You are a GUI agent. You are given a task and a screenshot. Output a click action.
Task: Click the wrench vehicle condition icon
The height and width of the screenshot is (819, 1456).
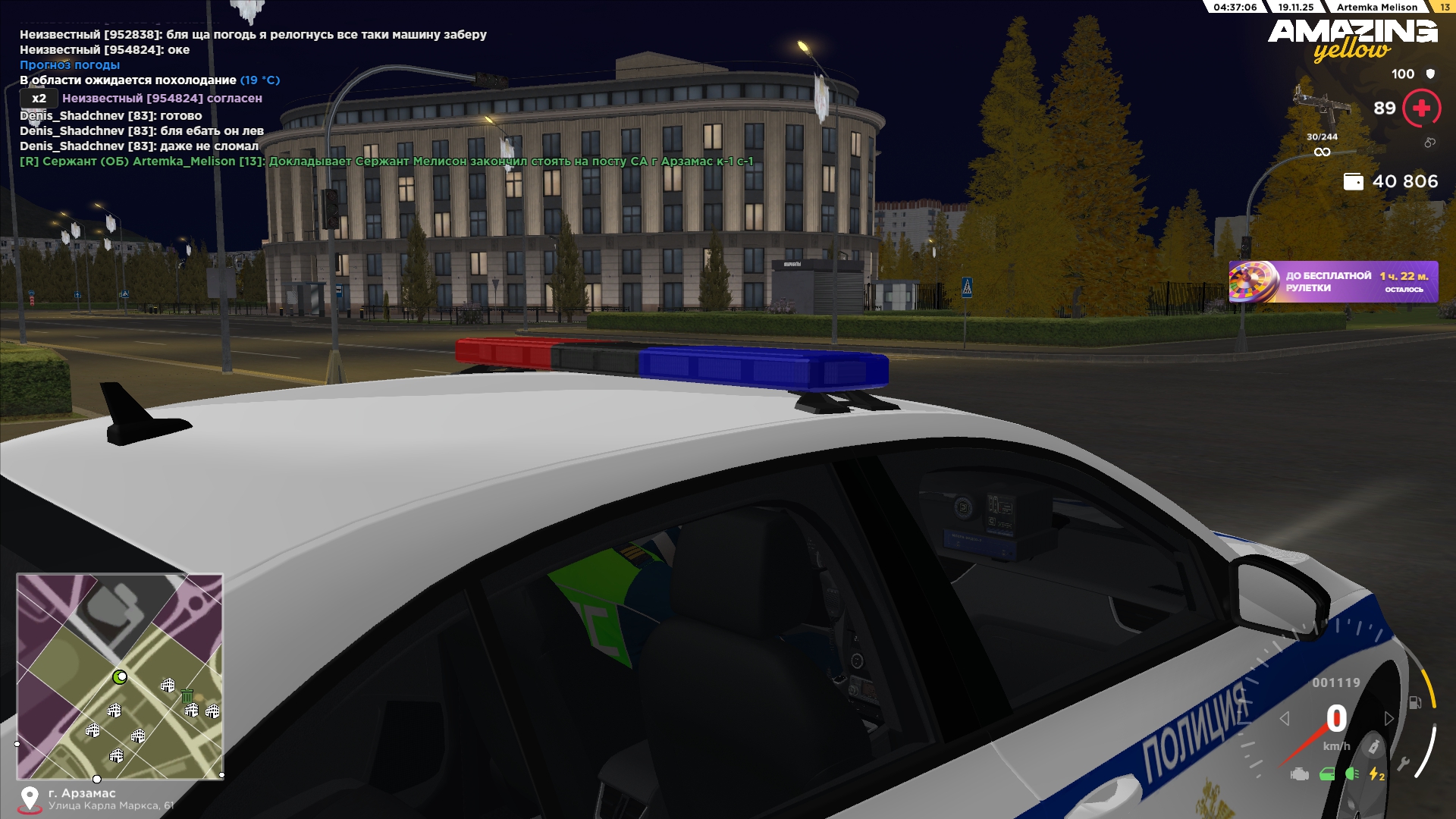1404,764
